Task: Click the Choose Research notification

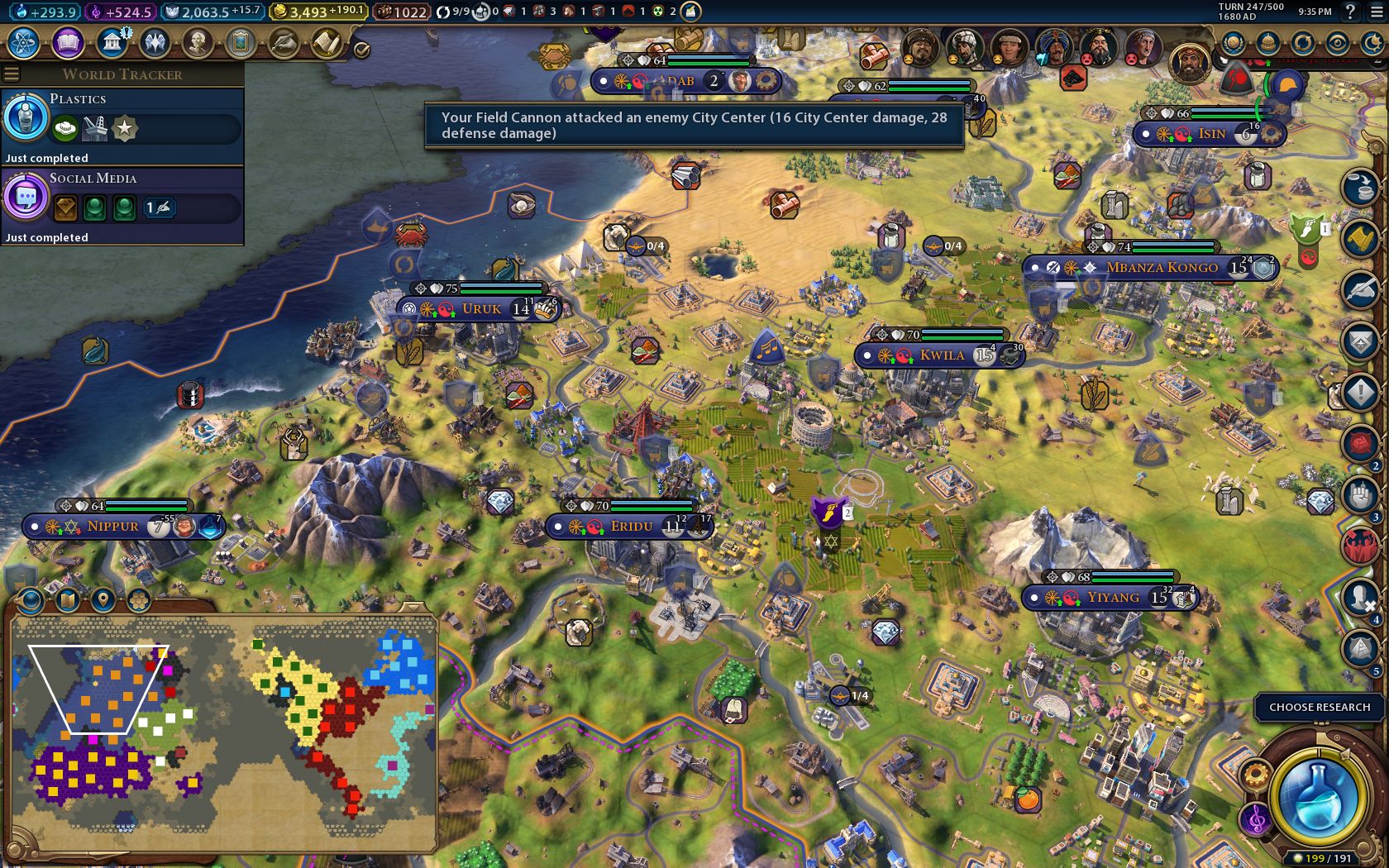Action: coord(1319,708)
